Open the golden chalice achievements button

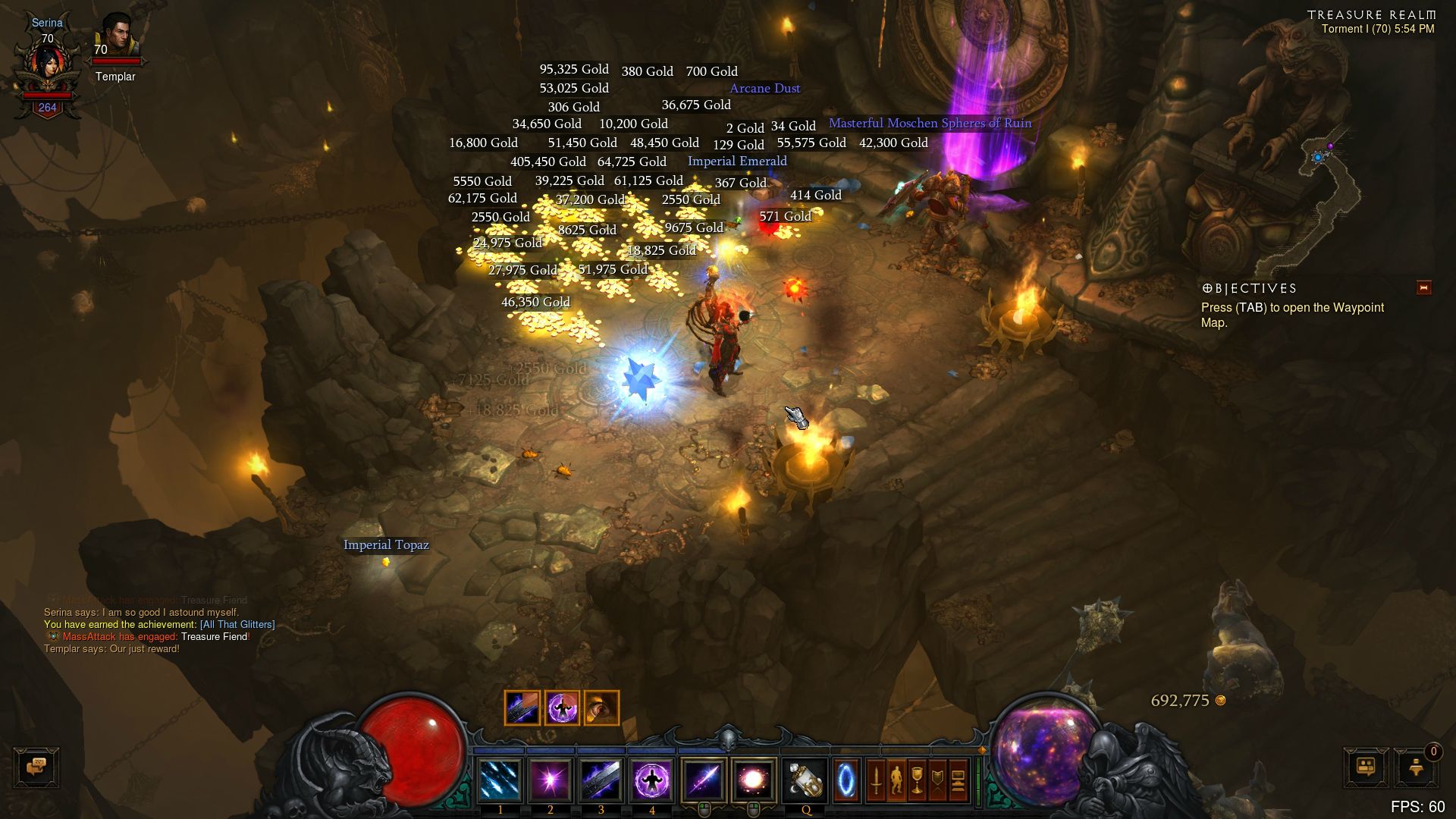[x=917, y=780]
